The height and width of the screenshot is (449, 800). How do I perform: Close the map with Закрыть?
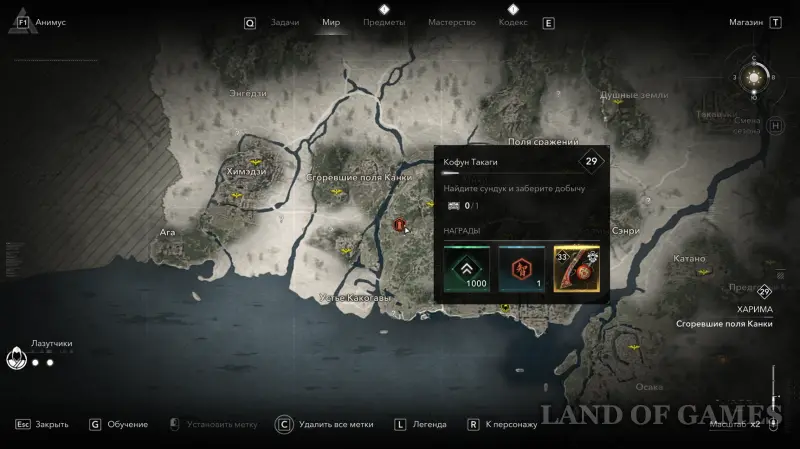coord(51,424)
